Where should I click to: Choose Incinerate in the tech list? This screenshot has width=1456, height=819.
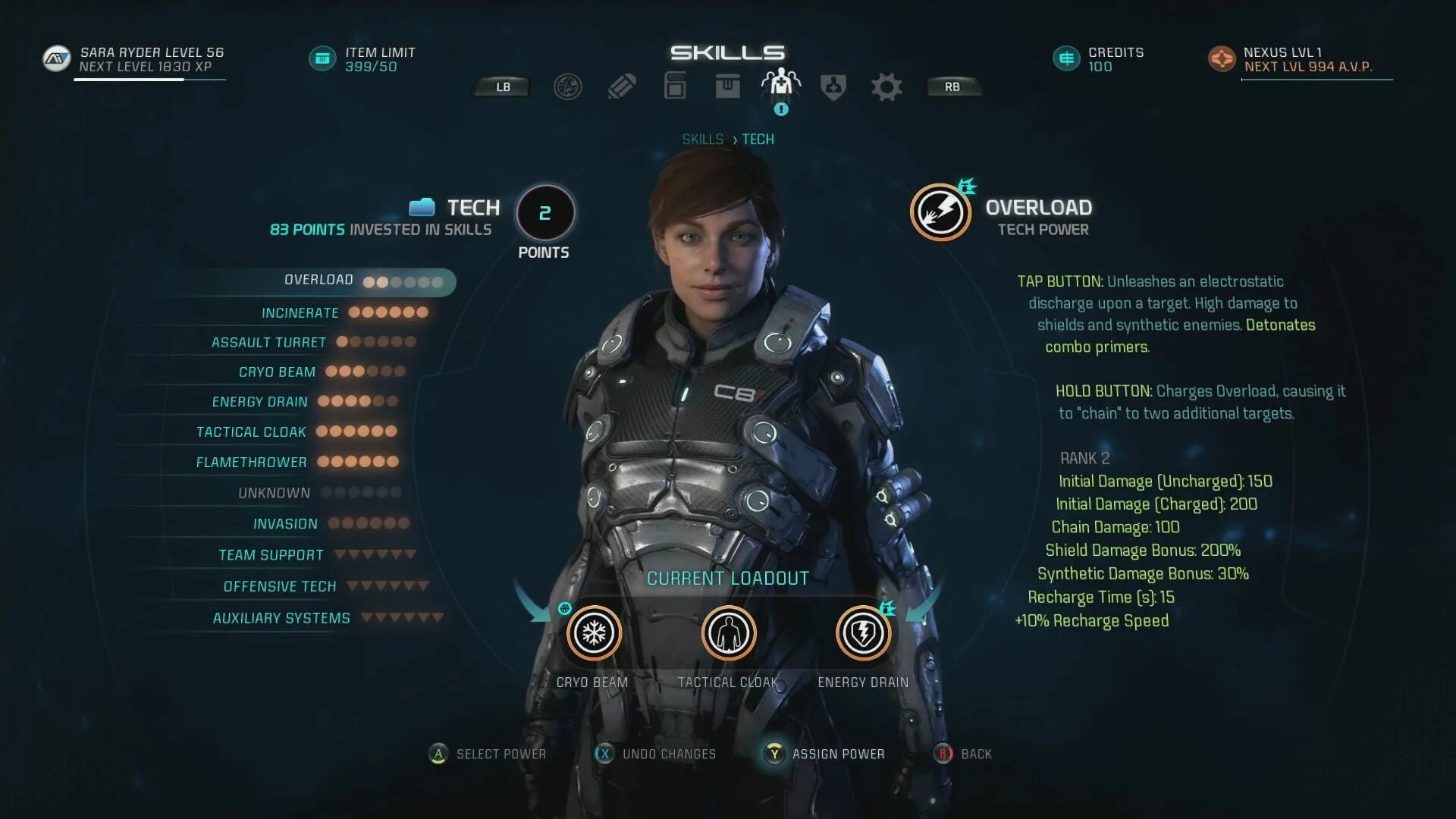(300, 313)
